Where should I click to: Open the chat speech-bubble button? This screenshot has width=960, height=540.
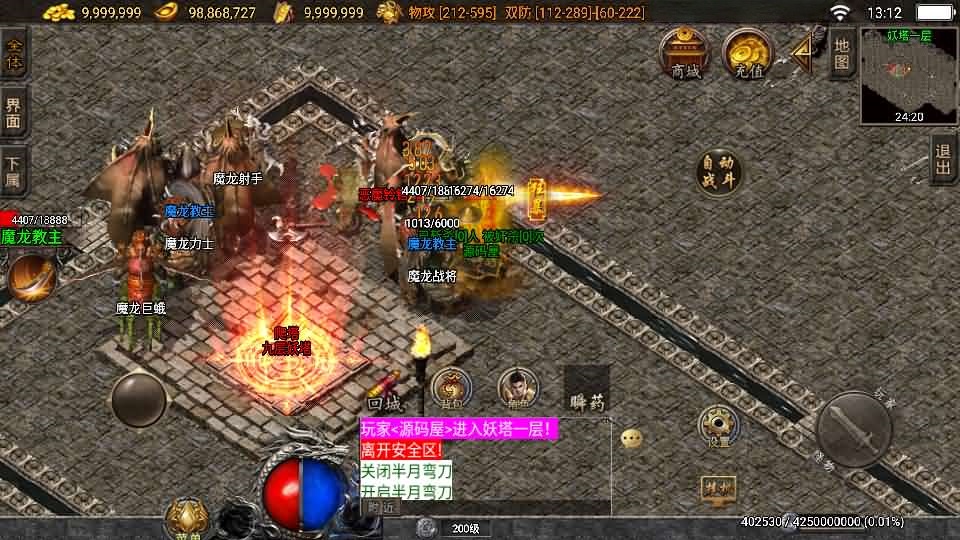click(x=631, y=438)
